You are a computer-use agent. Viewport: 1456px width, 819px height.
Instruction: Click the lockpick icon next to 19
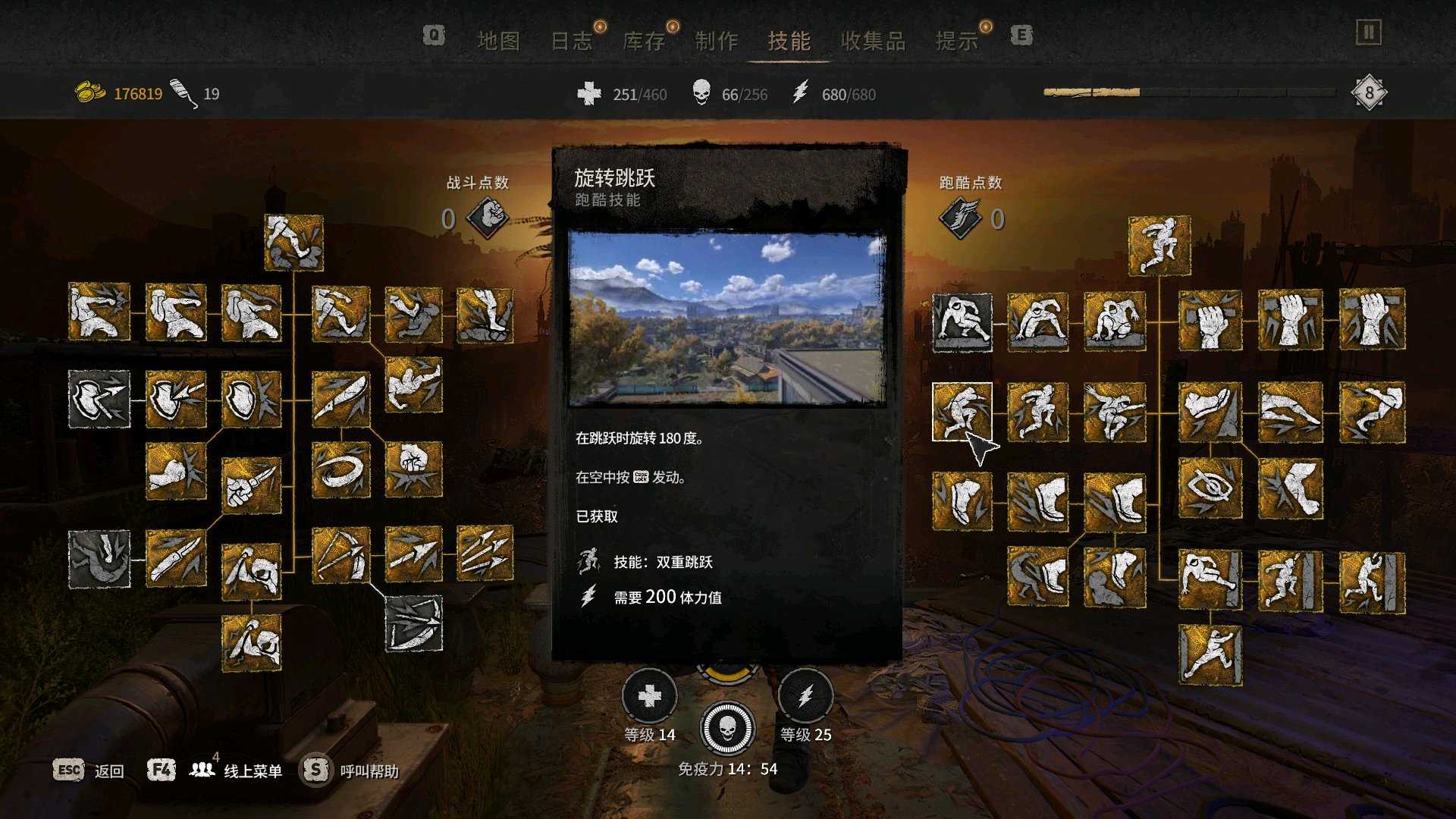(181, 90)
